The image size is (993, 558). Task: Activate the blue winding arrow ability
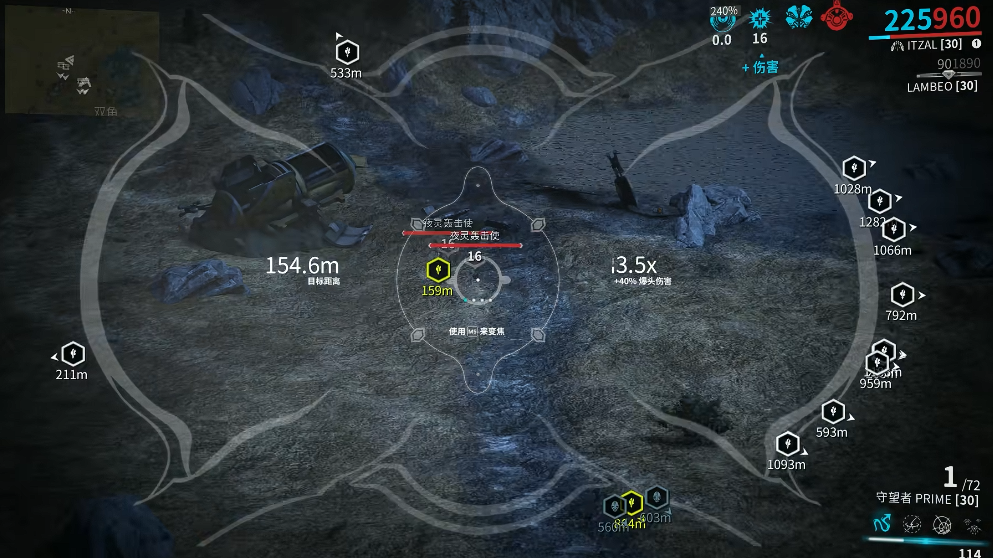click(882, 523)
